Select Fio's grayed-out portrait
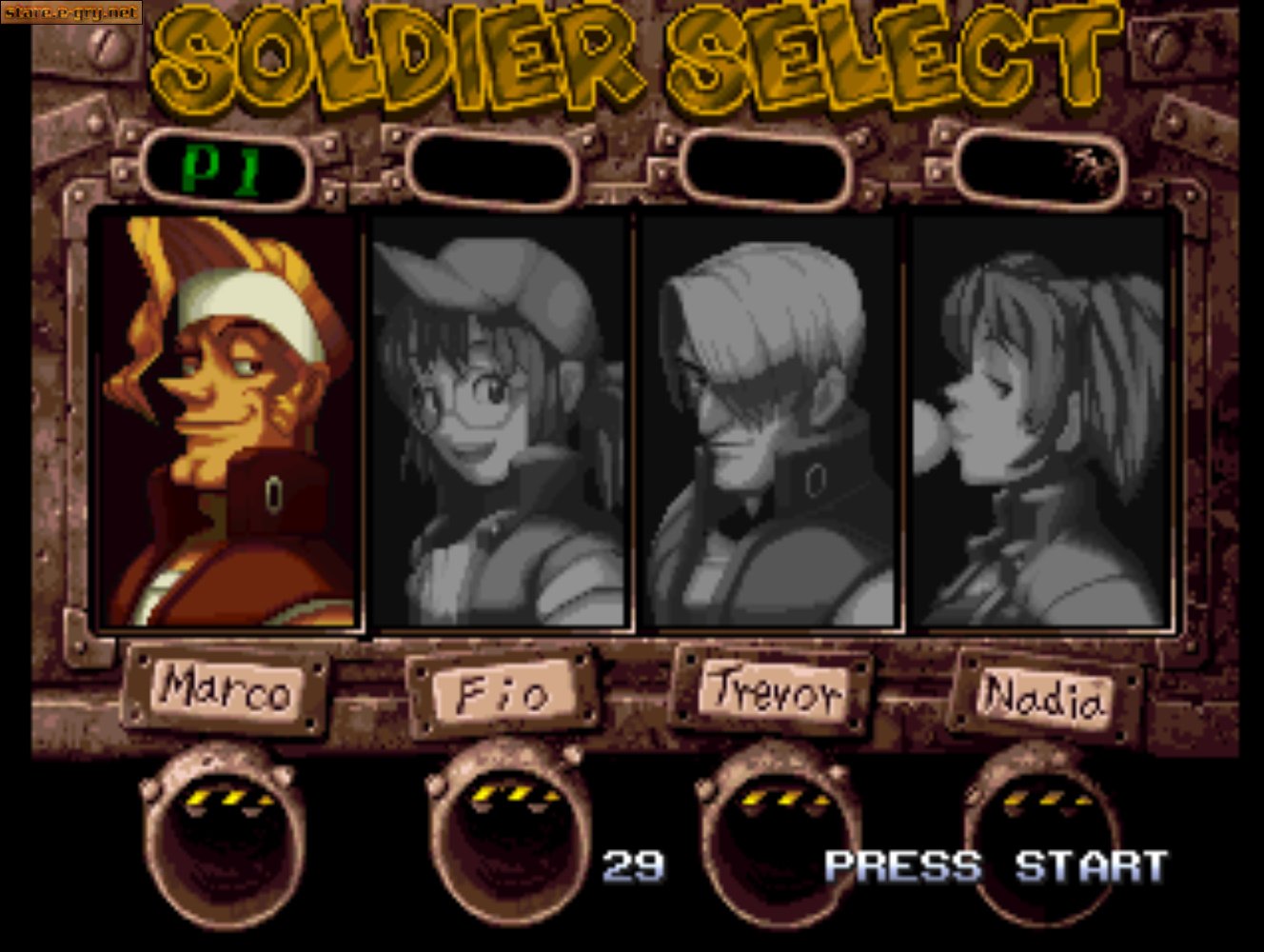Image resolution: width=1264 pixels, height=952 pixels. pyautogui.click(x=500, y=419)
